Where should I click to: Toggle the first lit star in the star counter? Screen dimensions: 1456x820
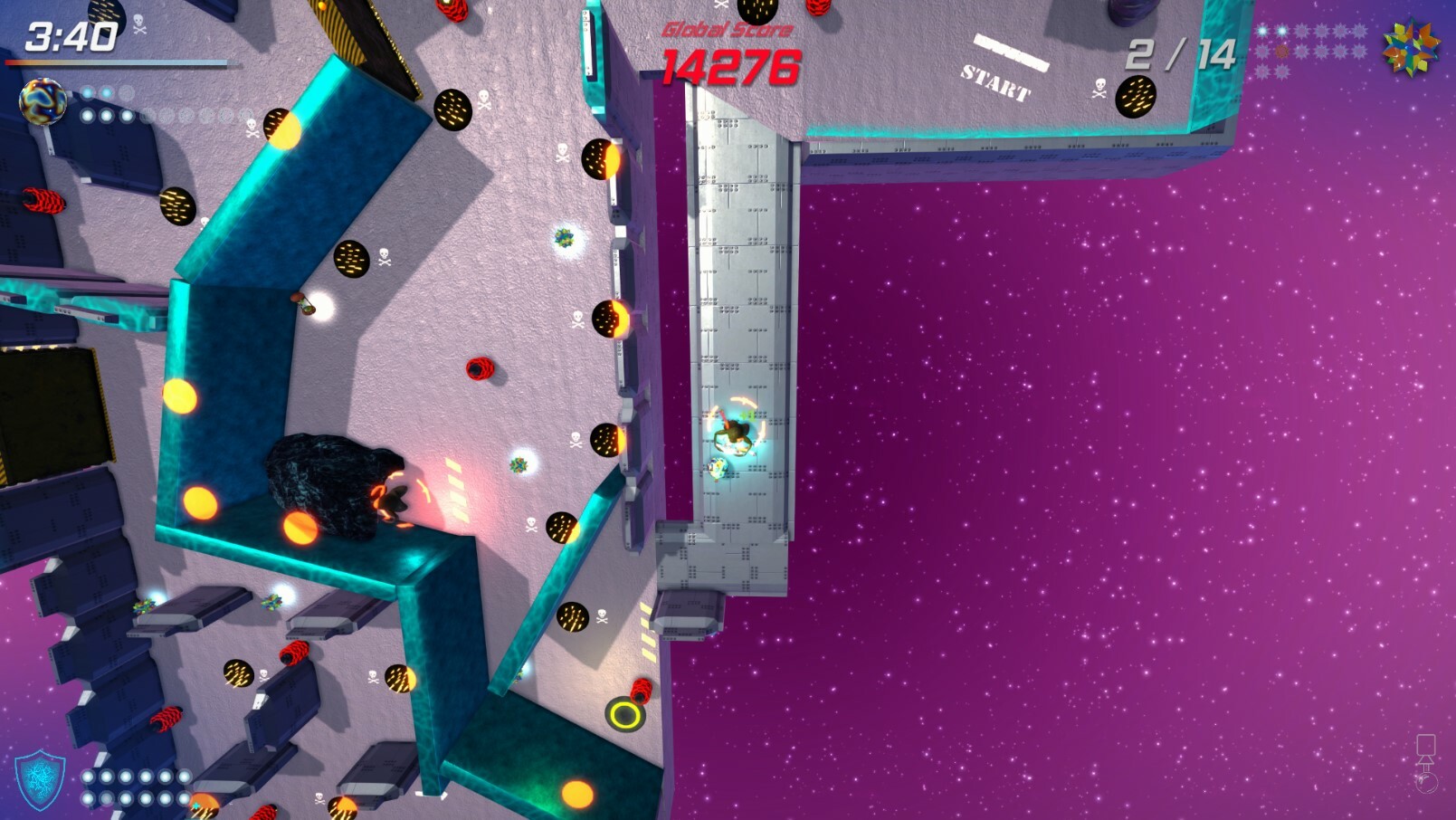coord(1262,31)
